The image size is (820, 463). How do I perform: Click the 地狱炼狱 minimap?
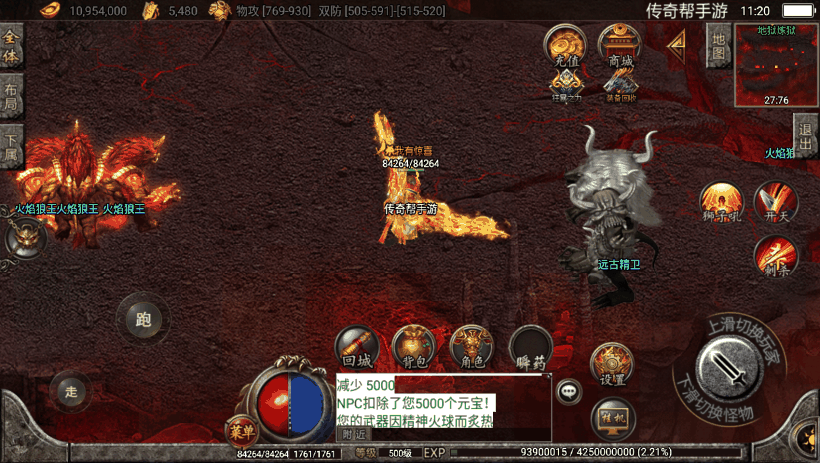775,65
